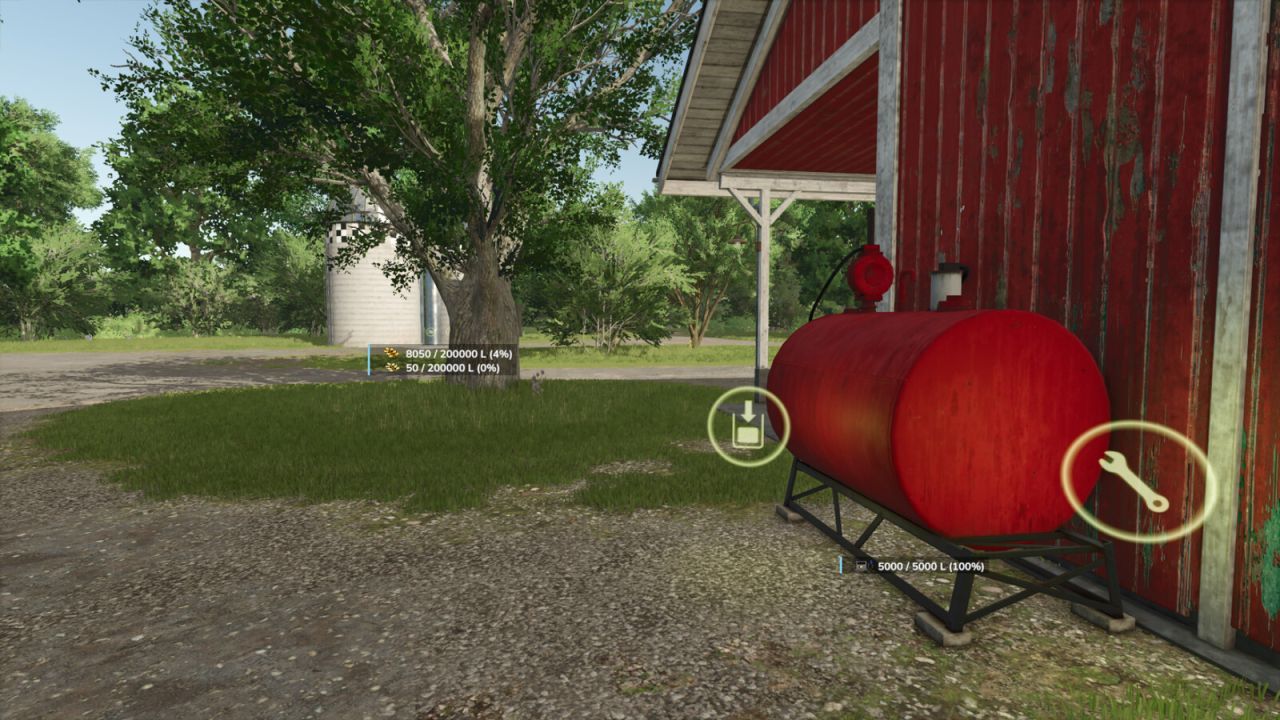Click the blue droplet icon near diesel label

pyautogui.click(x=872, y=564)
